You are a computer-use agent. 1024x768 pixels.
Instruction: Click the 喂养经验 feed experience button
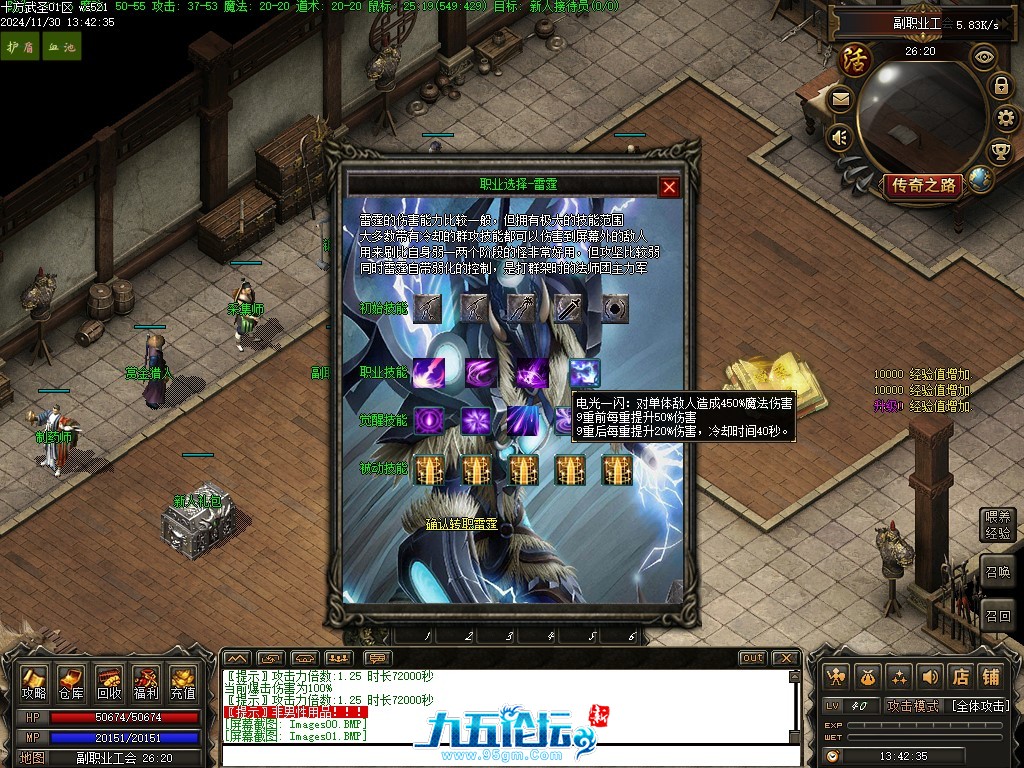[x=998, y=524]
